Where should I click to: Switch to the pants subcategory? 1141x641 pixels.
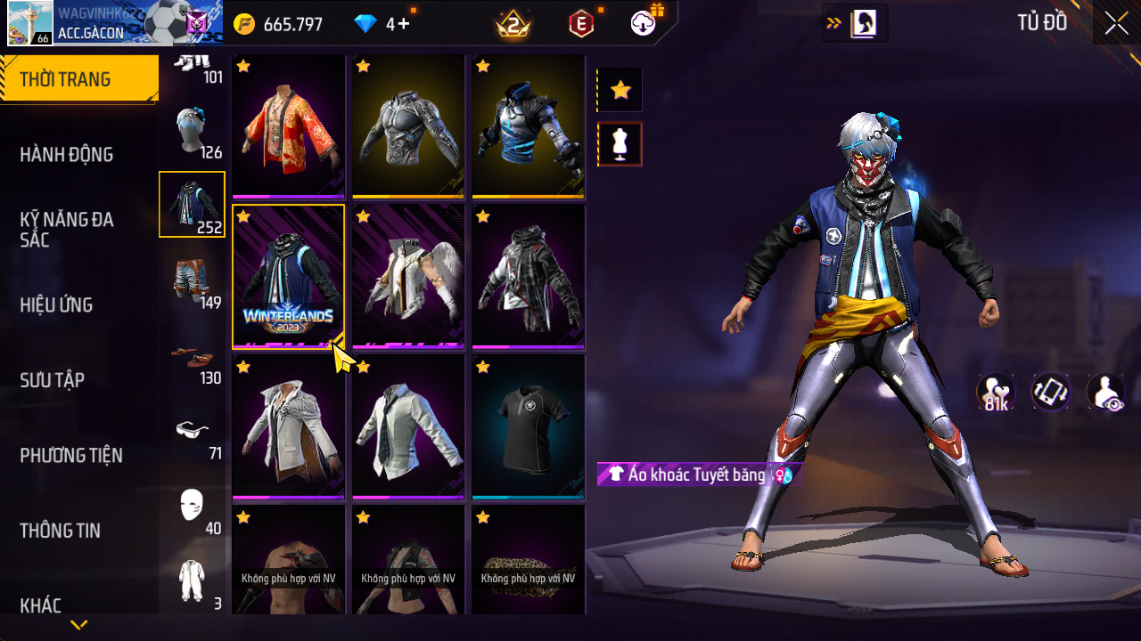pyautogui.click(x=190, y=280)
